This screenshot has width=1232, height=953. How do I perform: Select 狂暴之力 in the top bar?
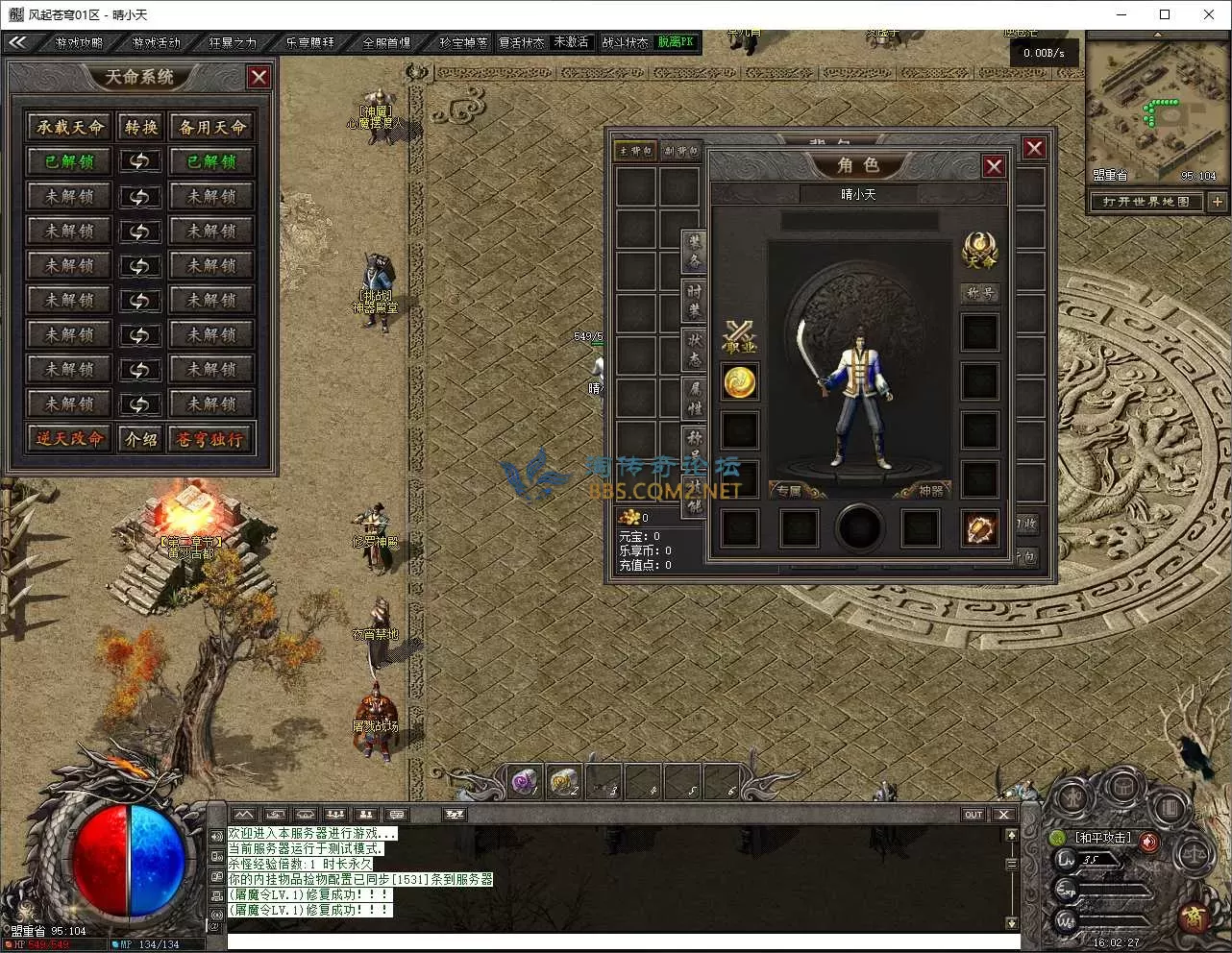[x=233, y=43]
